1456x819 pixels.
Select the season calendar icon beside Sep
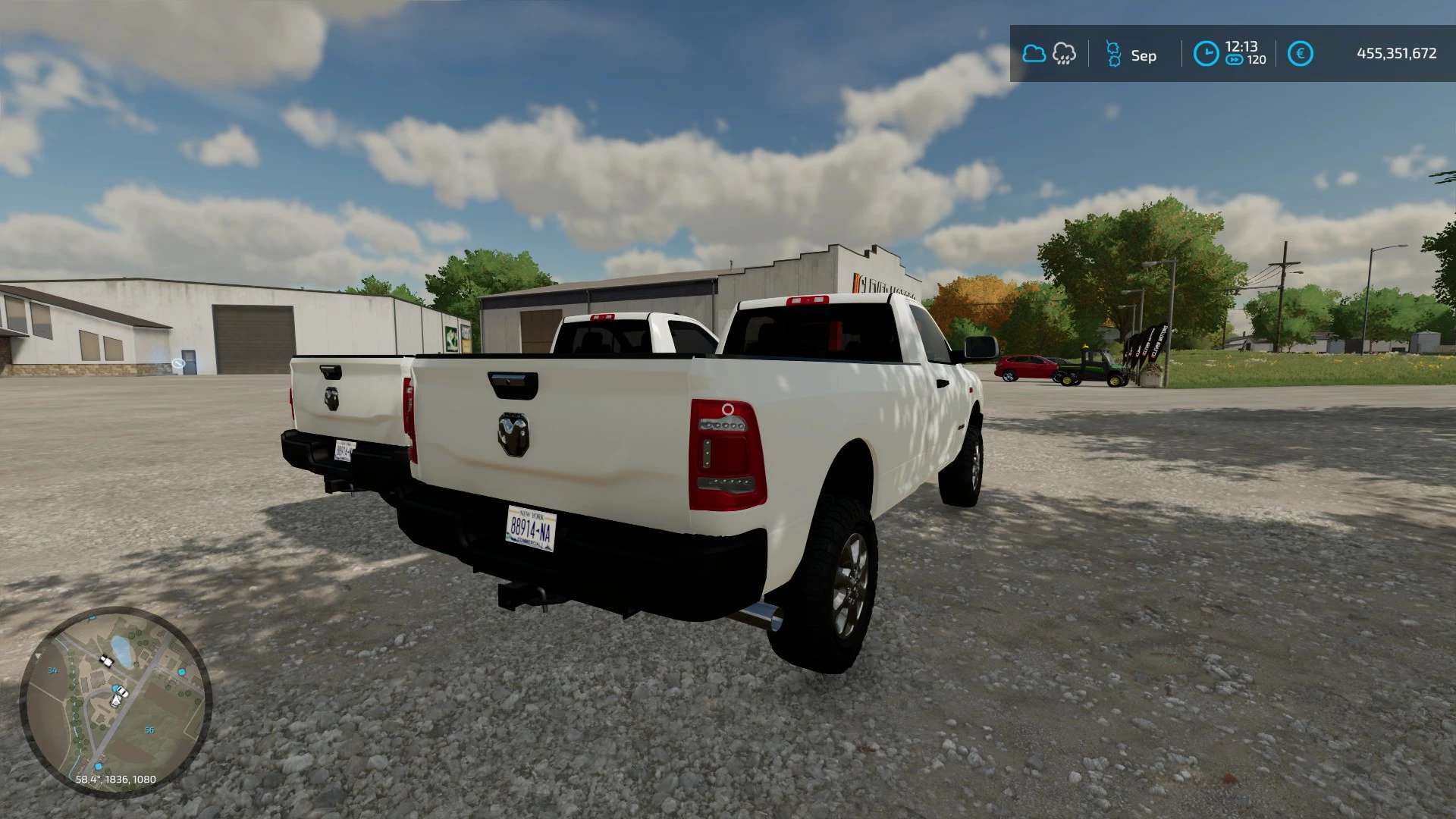(1113, 55)
